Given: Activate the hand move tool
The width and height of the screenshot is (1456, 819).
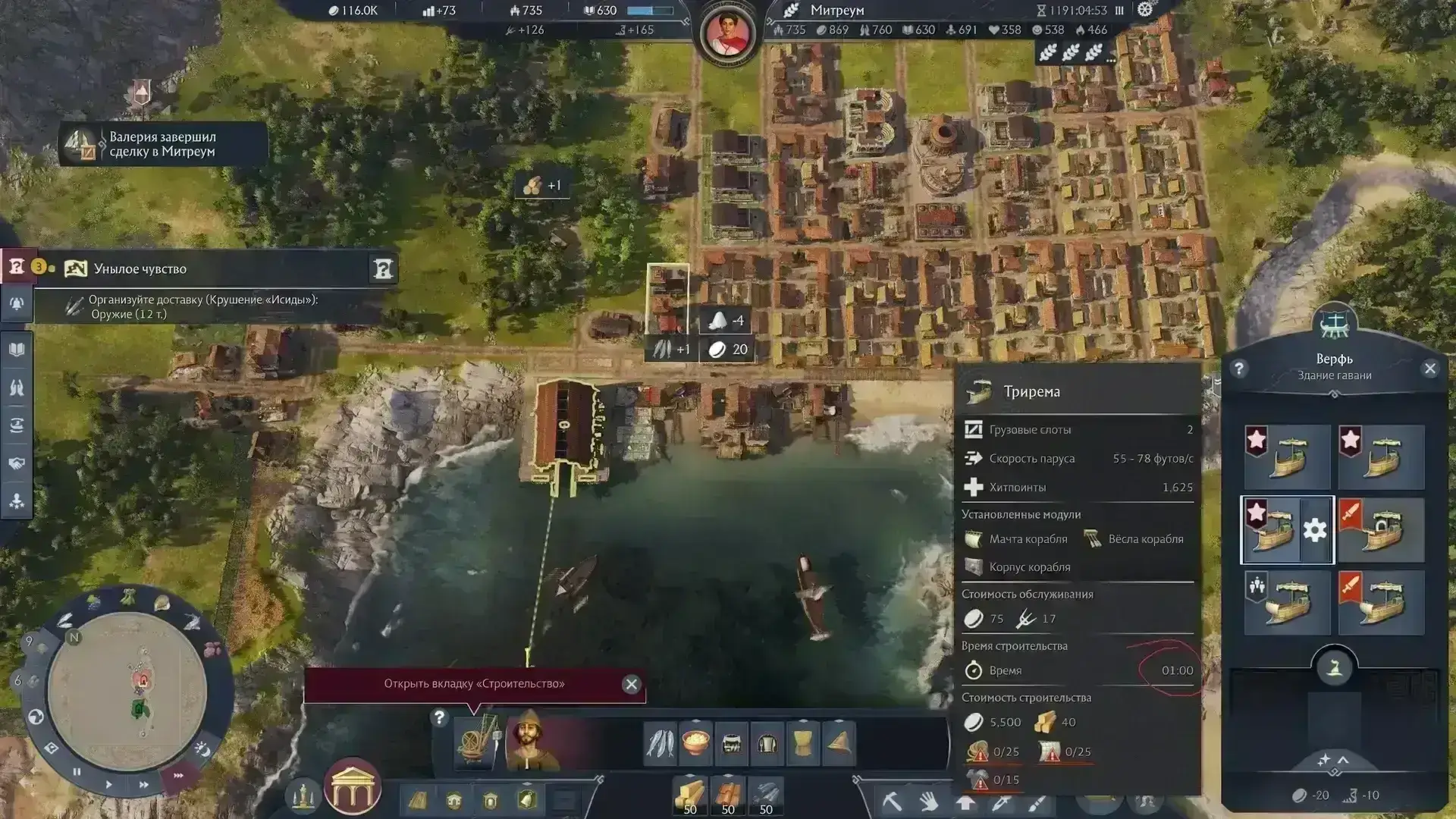Looking at the screenshot, I should [x=928, y=801].
